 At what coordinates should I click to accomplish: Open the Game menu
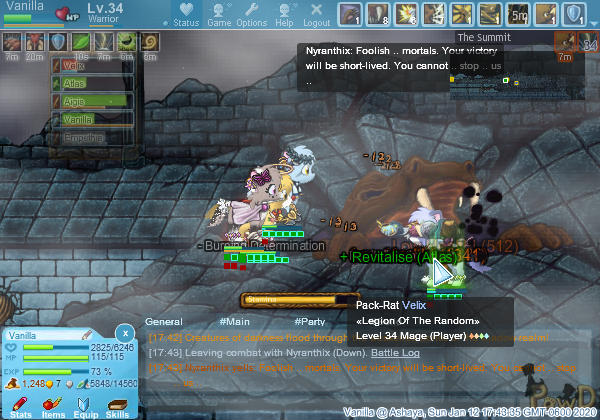point(219,14)
